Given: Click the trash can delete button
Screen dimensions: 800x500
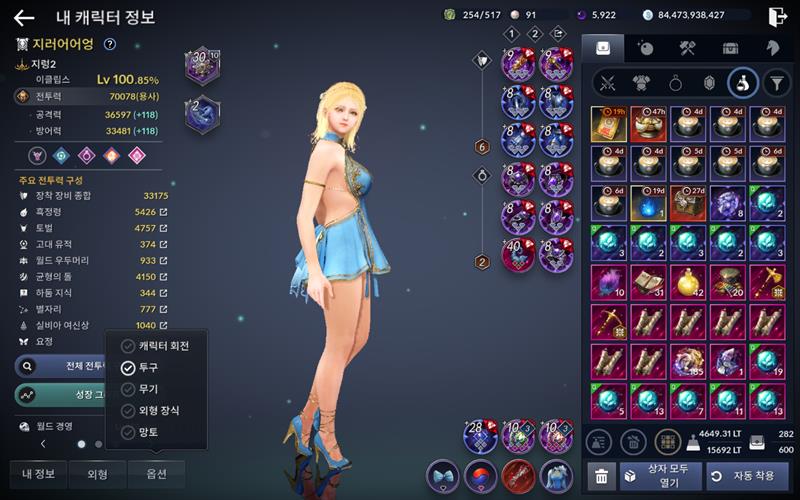Looking at the screenshot, I should click(599, 477).
